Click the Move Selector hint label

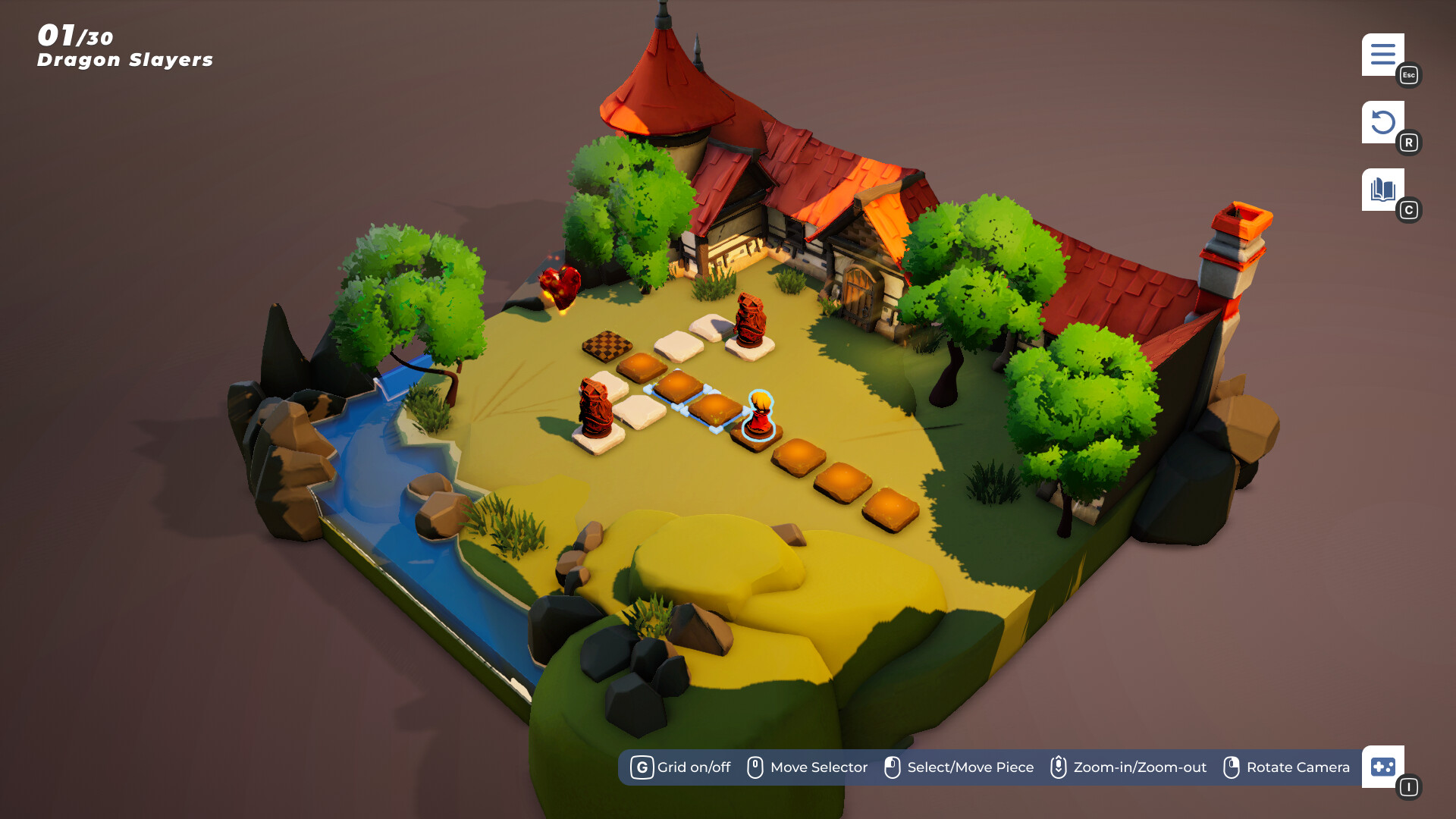[x=818, y=767]
